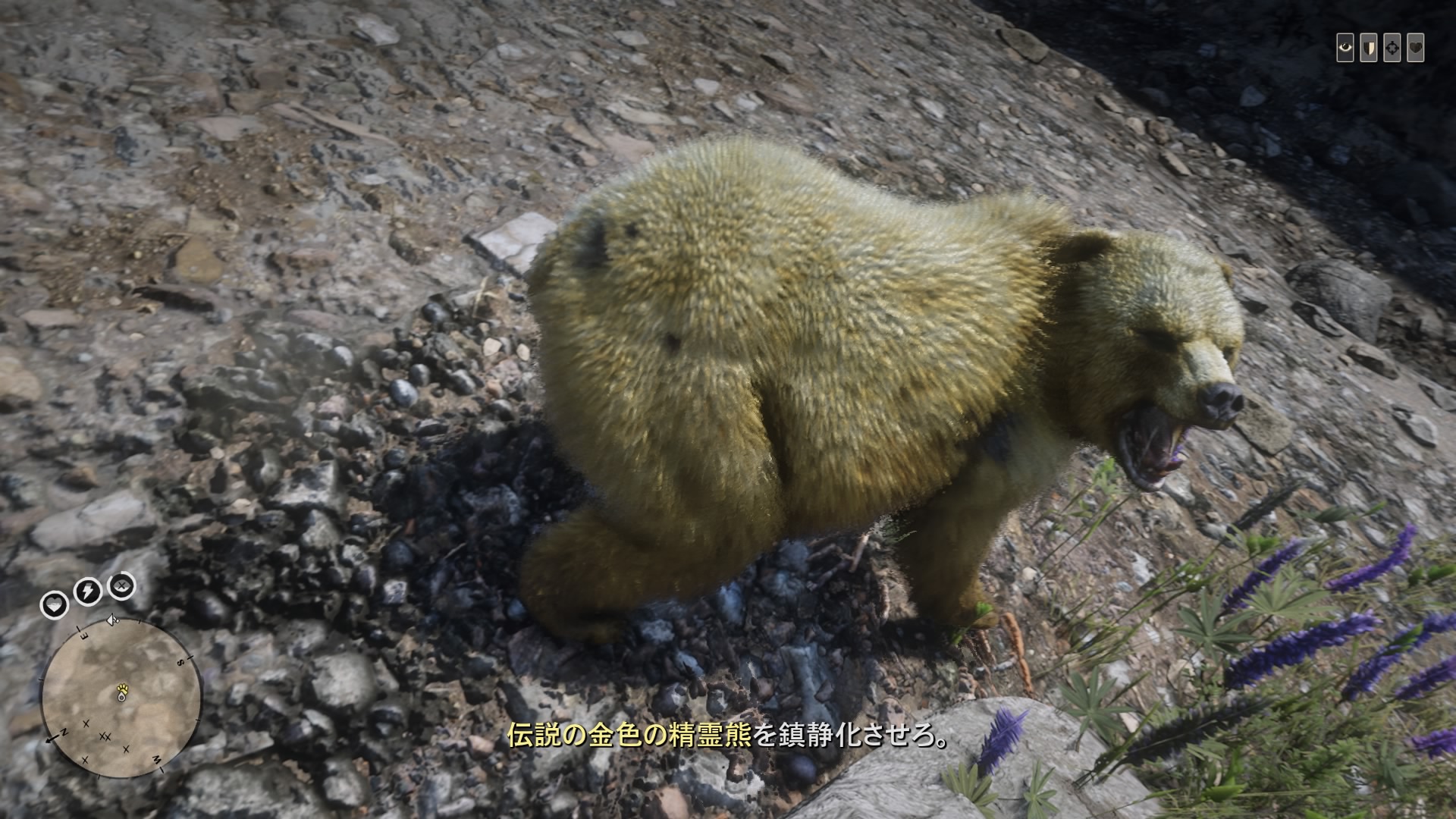This screenshot has height=819, width=1456.
Task: Click an X marker cluster on the minimap
Action: click(105, 736)
